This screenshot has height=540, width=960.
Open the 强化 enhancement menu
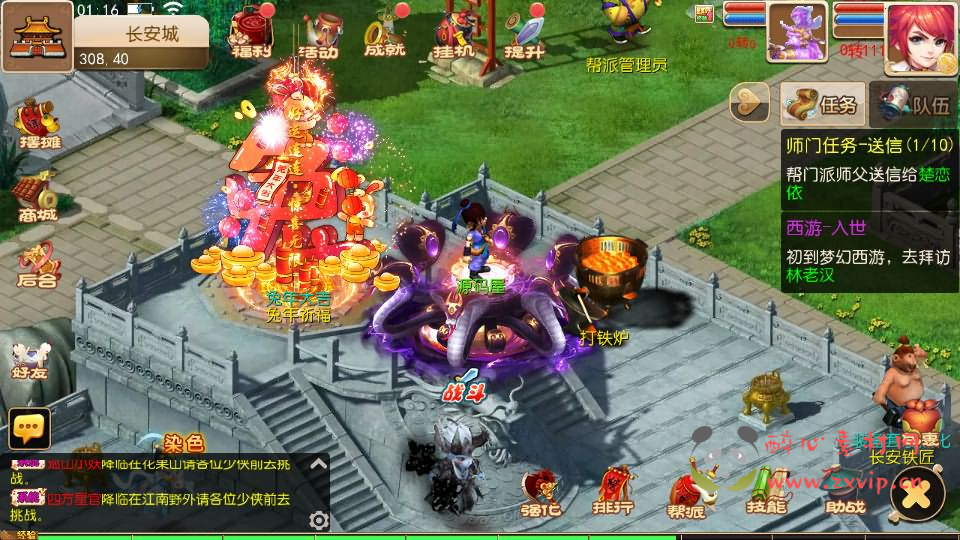539,491
